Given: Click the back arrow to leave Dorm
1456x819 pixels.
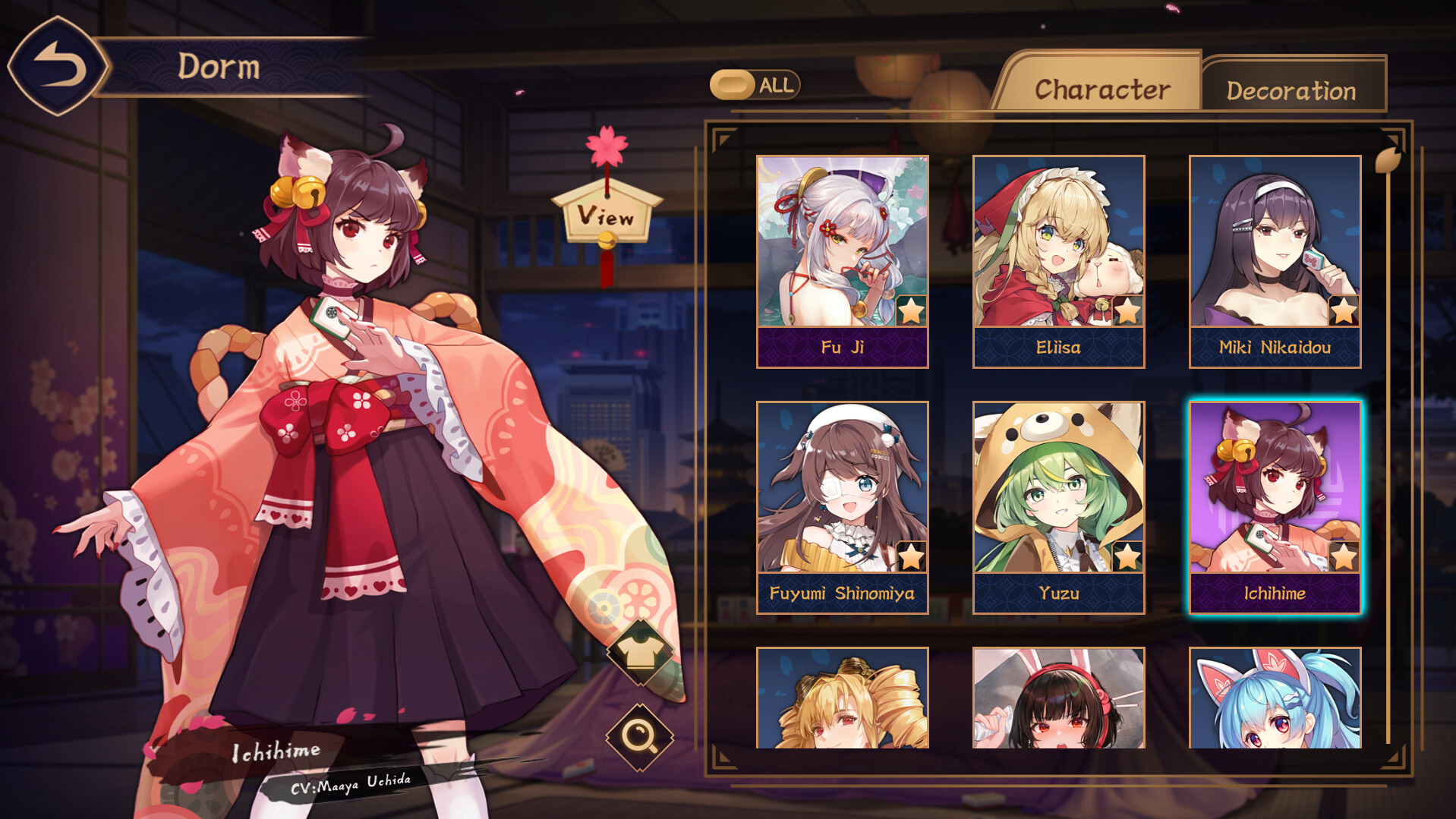Looking at the screenshot, I should [57, 65].
